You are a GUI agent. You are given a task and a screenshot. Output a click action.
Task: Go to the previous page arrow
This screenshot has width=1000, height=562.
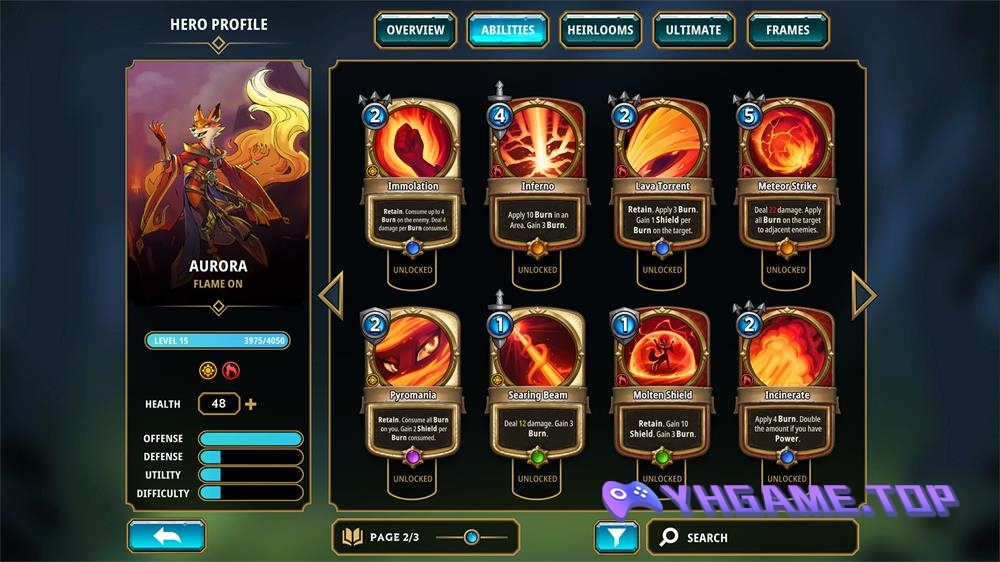tap(331, 295)
